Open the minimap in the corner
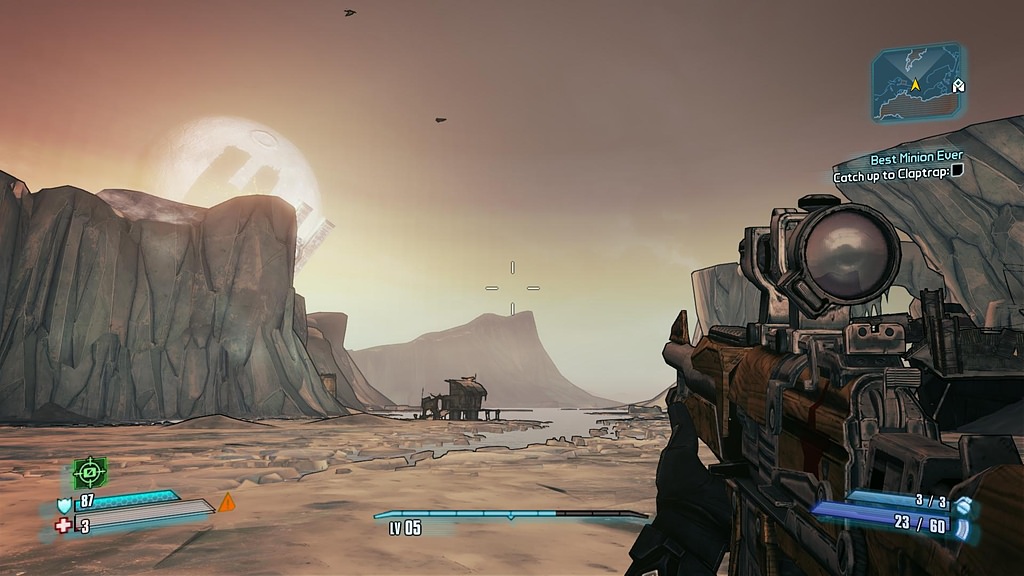1024x576 pixels. coord(914,83)
